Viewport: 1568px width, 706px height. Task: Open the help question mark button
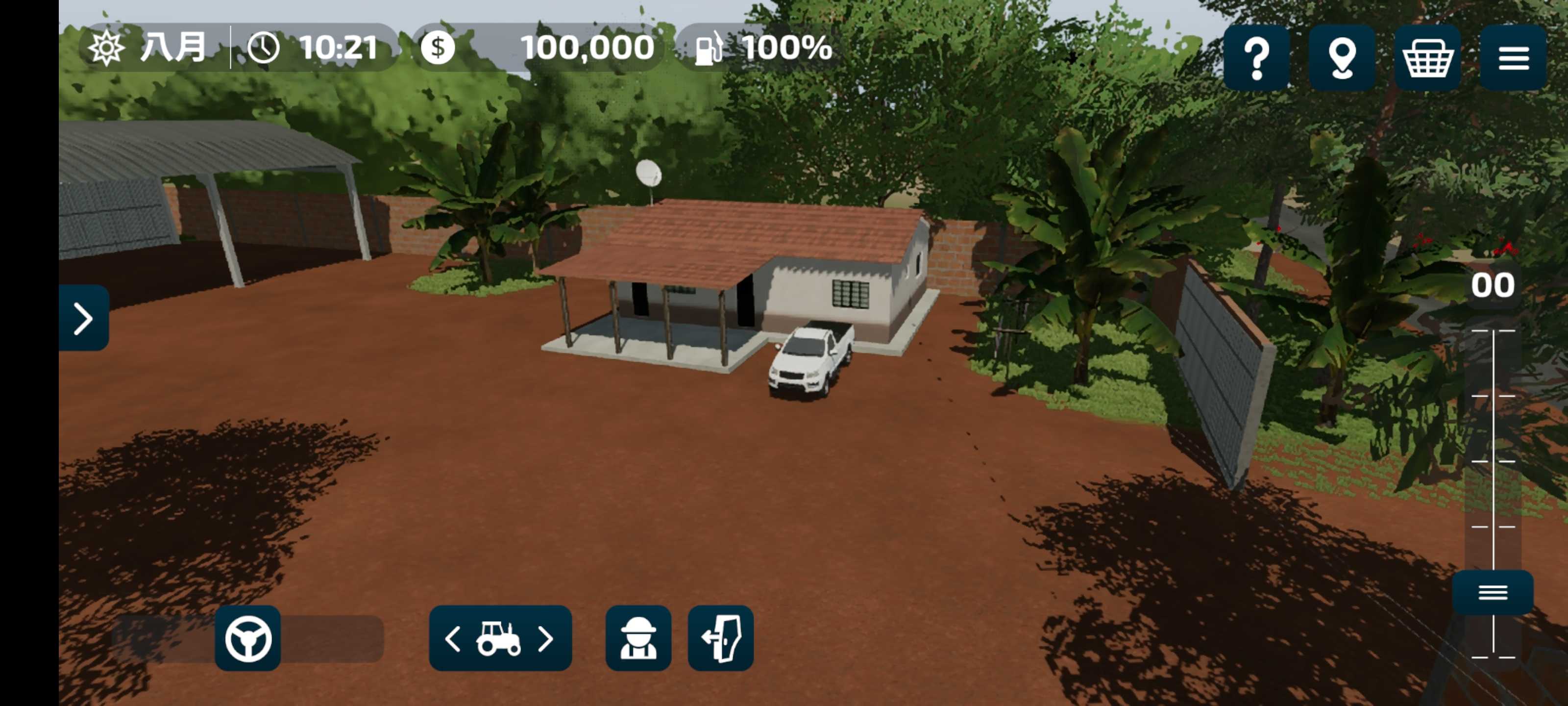point(1256,58)
